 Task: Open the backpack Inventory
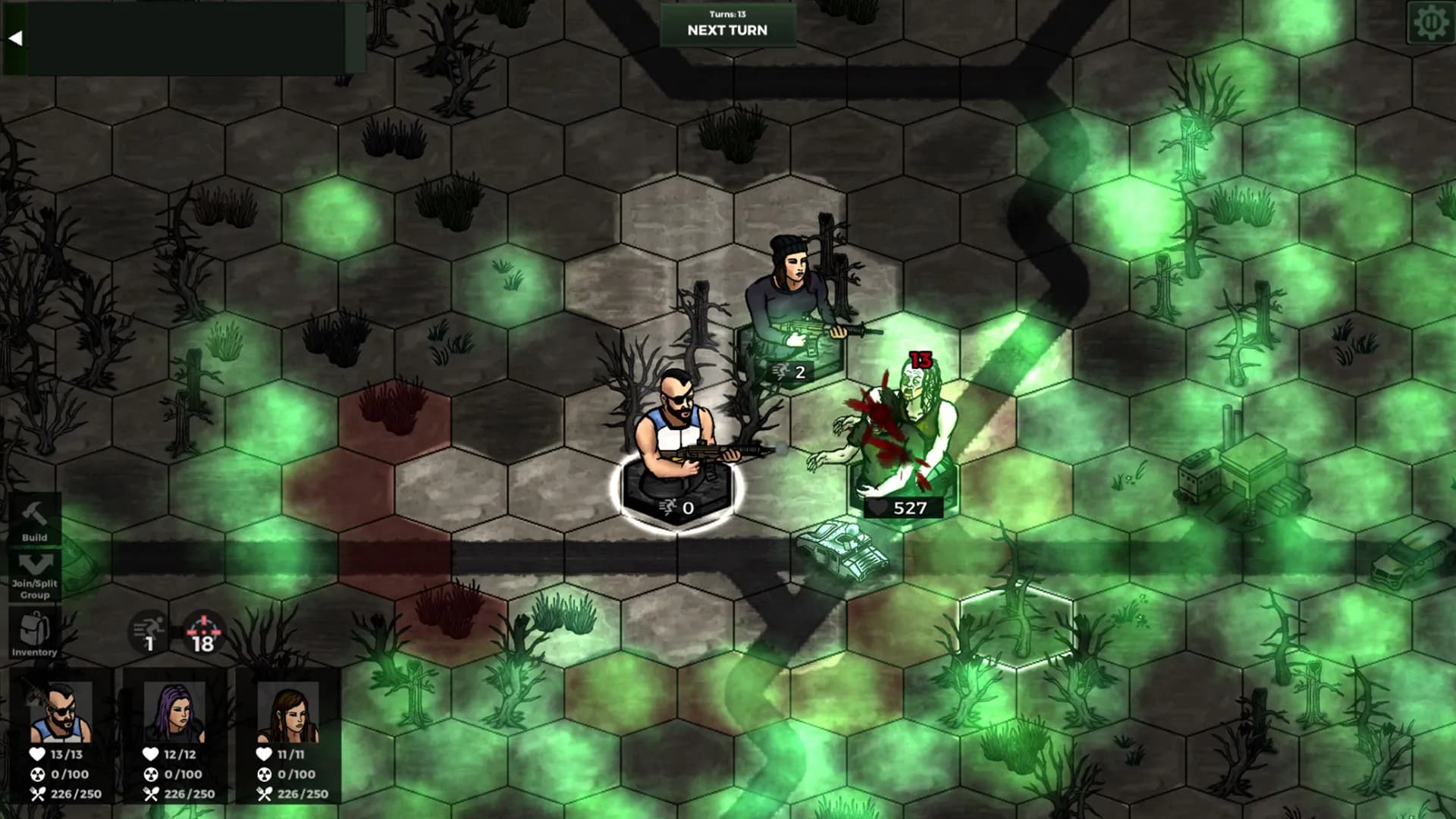[x=34, y=634]
